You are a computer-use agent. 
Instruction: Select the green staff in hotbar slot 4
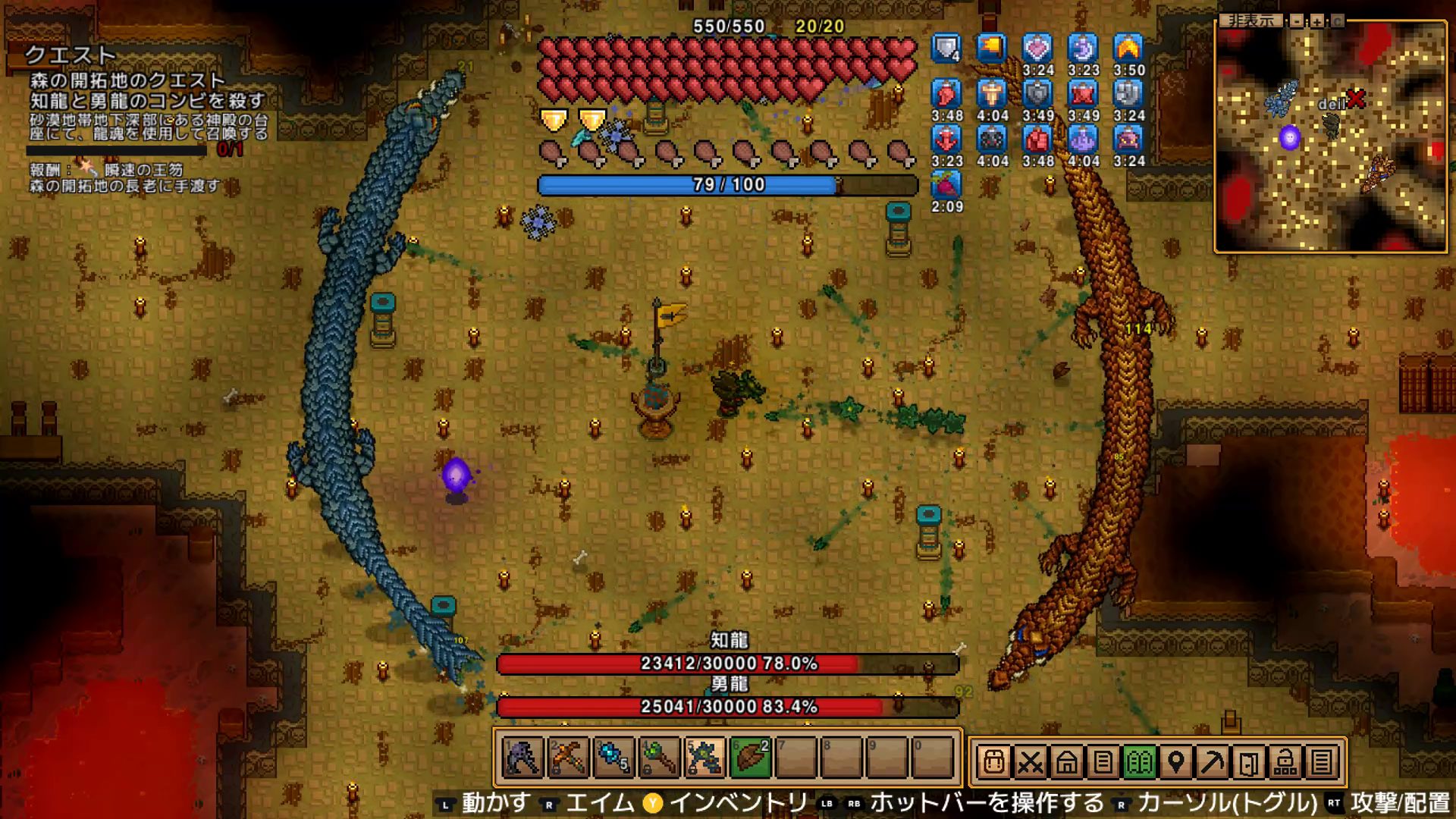pyautogui.click(x=658, y=758)
